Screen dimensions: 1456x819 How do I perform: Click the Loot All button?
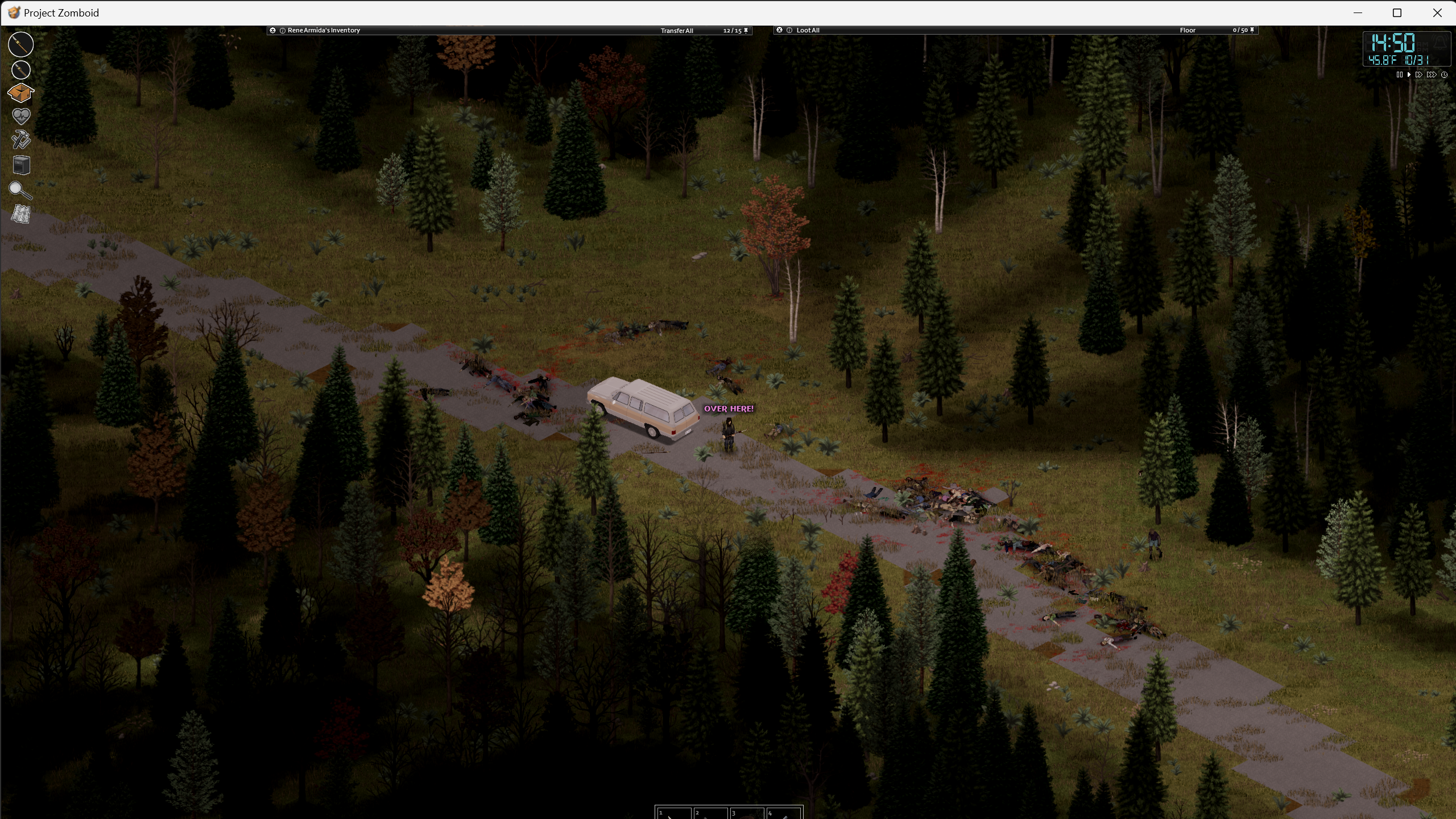808,30
